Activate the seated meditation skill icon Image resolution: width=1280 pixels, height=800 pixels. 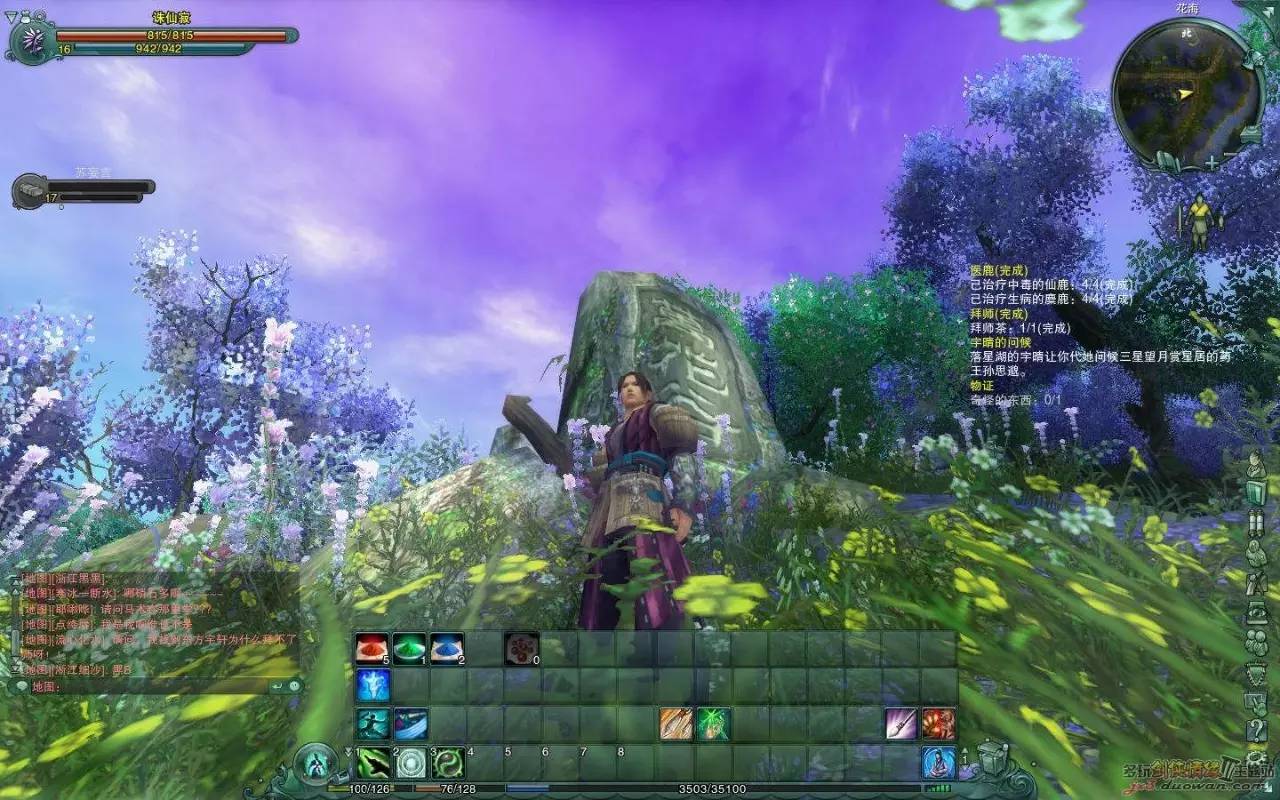(x=938, y=763)
